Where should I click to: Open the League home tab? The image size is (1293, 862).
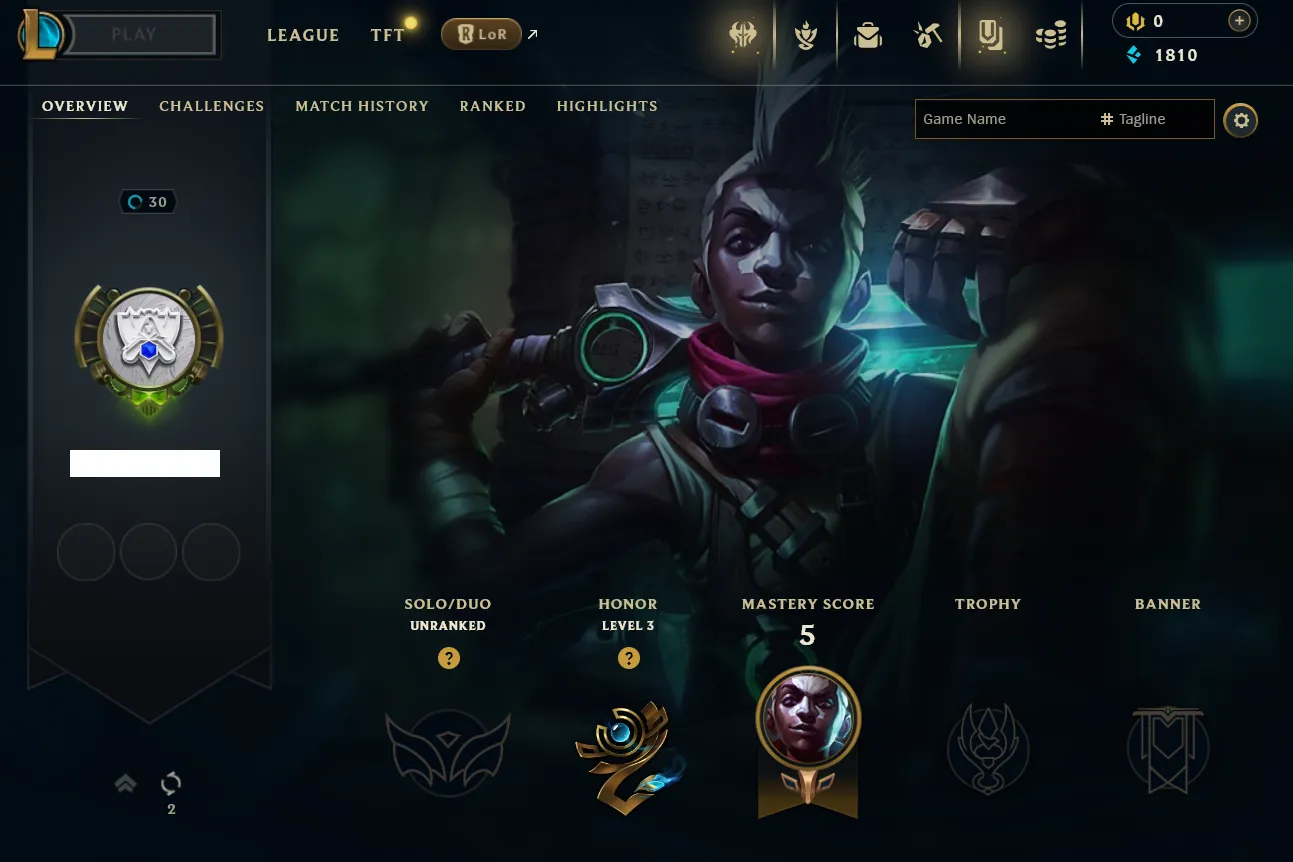tap(303, 35)
